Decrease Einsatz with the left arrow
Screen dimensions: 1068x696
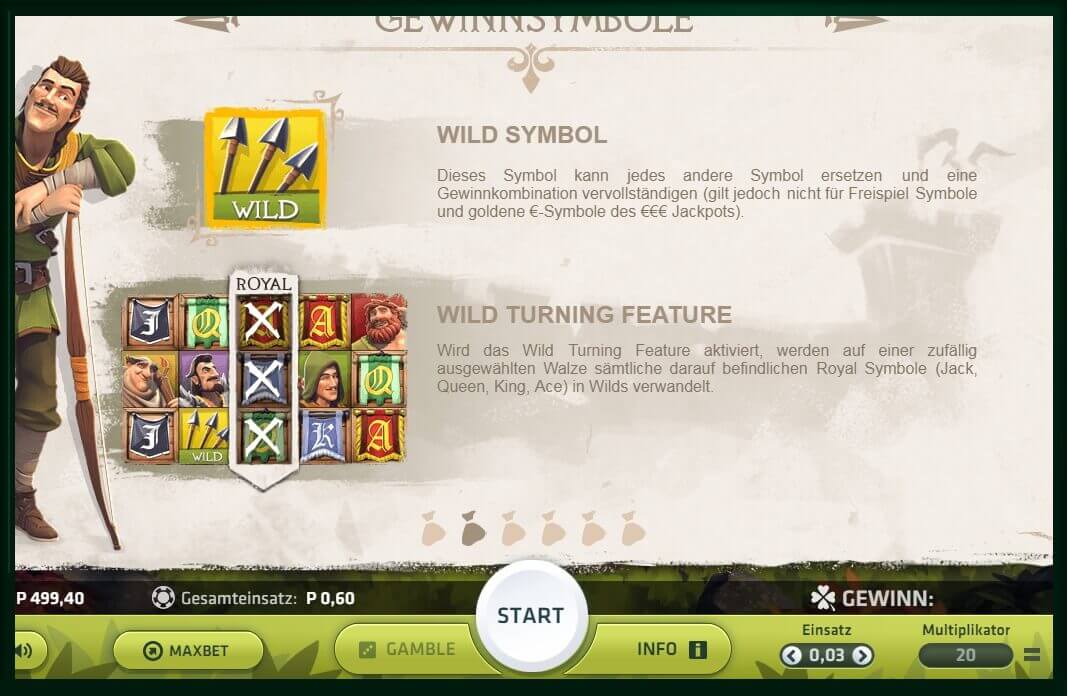[792, 656]
